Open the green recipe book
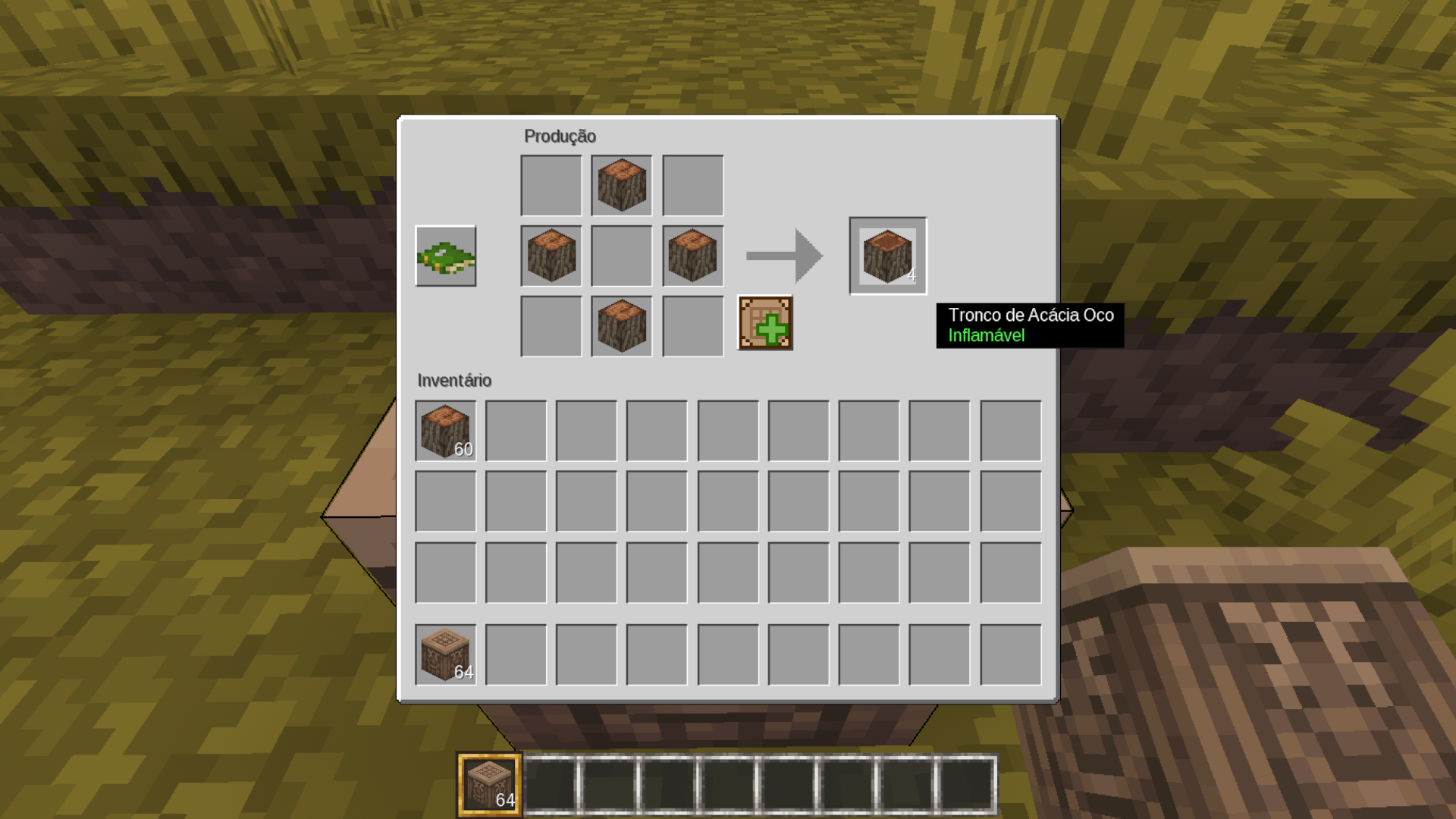The width and height of the screenshot is (1456, 819). point(446,256)
